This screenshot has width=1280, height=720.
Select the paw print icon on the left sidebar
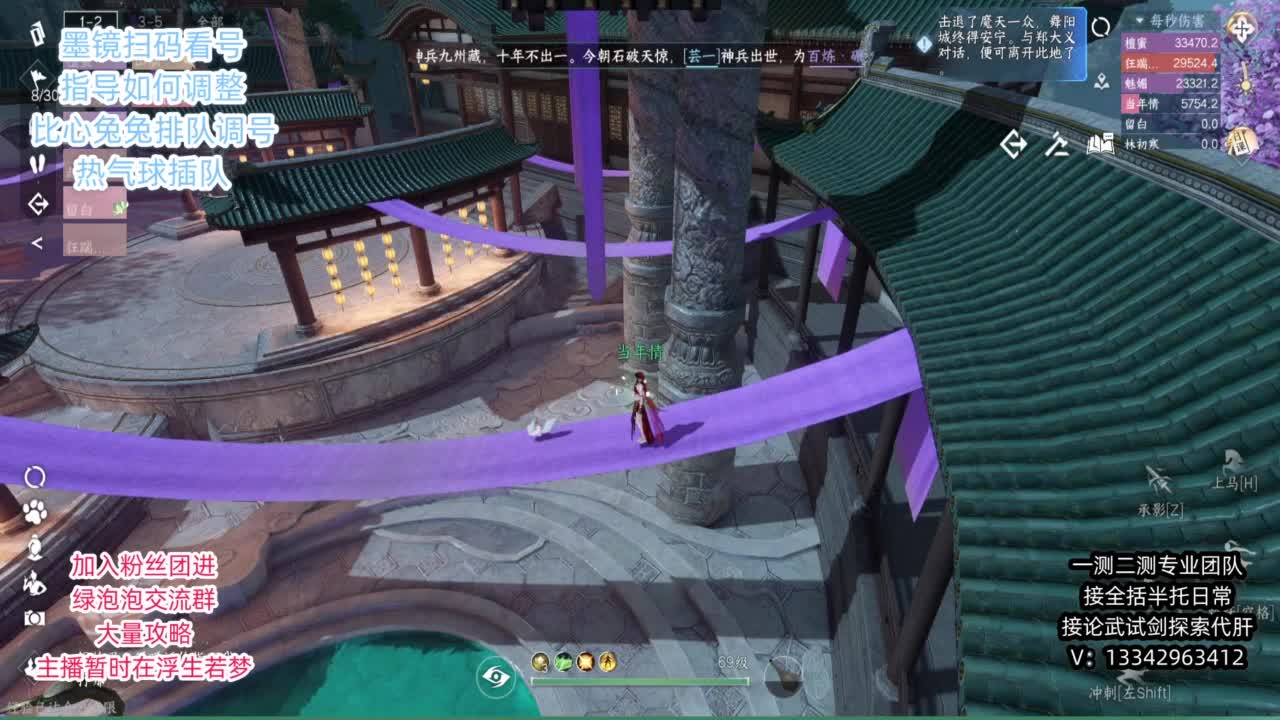[35, 510]
